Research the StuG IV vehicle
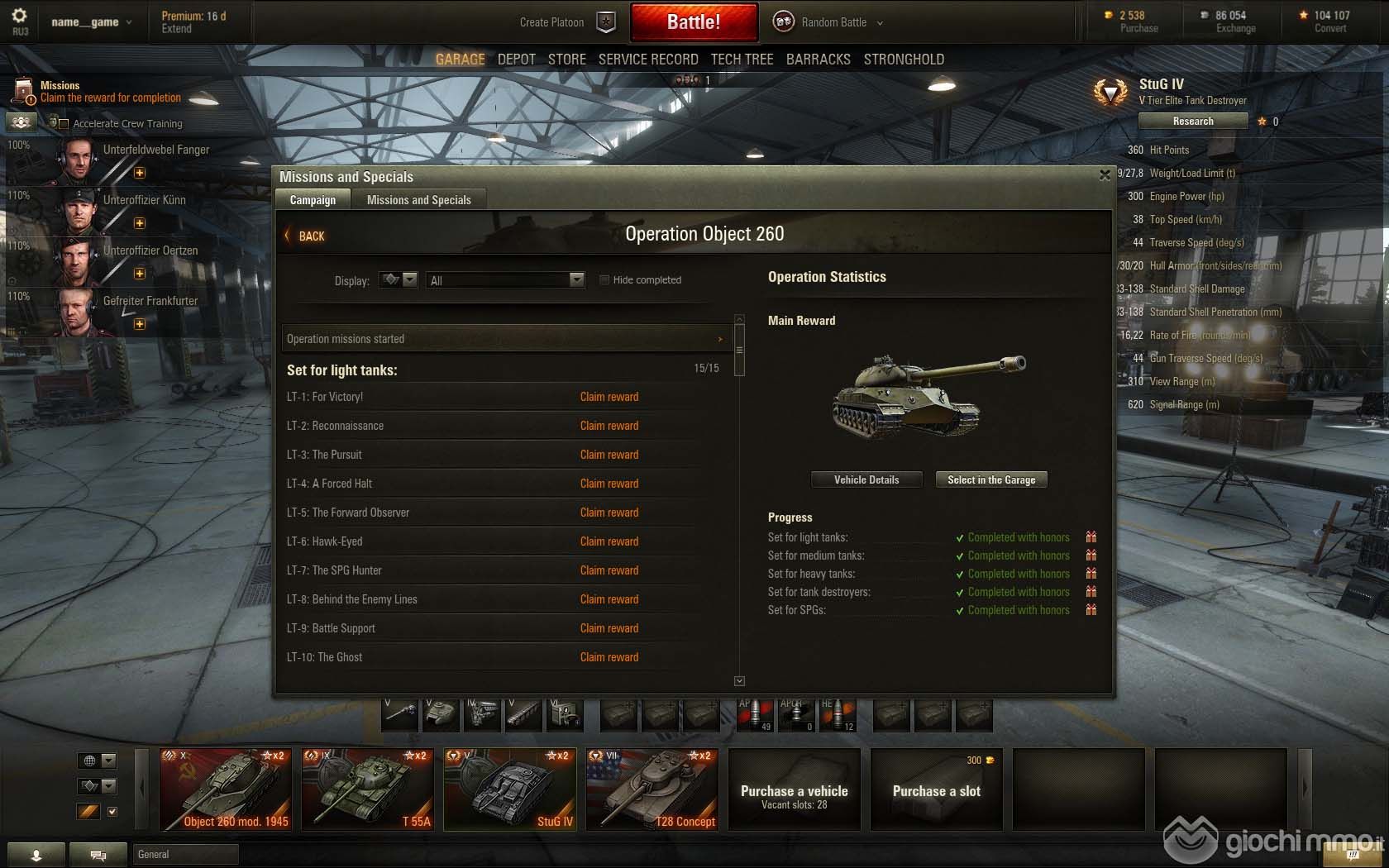 (1192, 122)
